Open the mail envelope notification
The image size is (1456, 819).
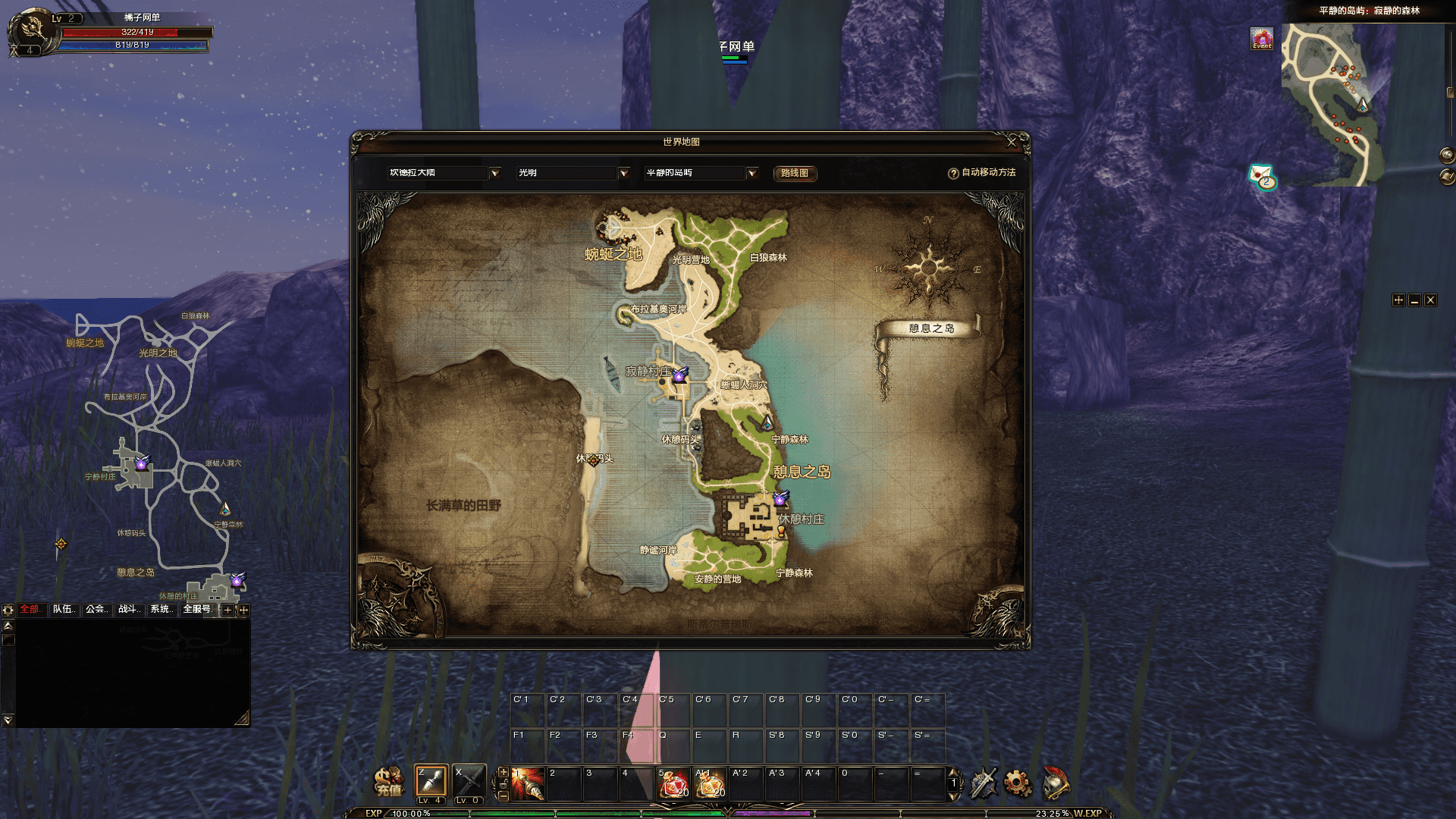coord(1262,176)
